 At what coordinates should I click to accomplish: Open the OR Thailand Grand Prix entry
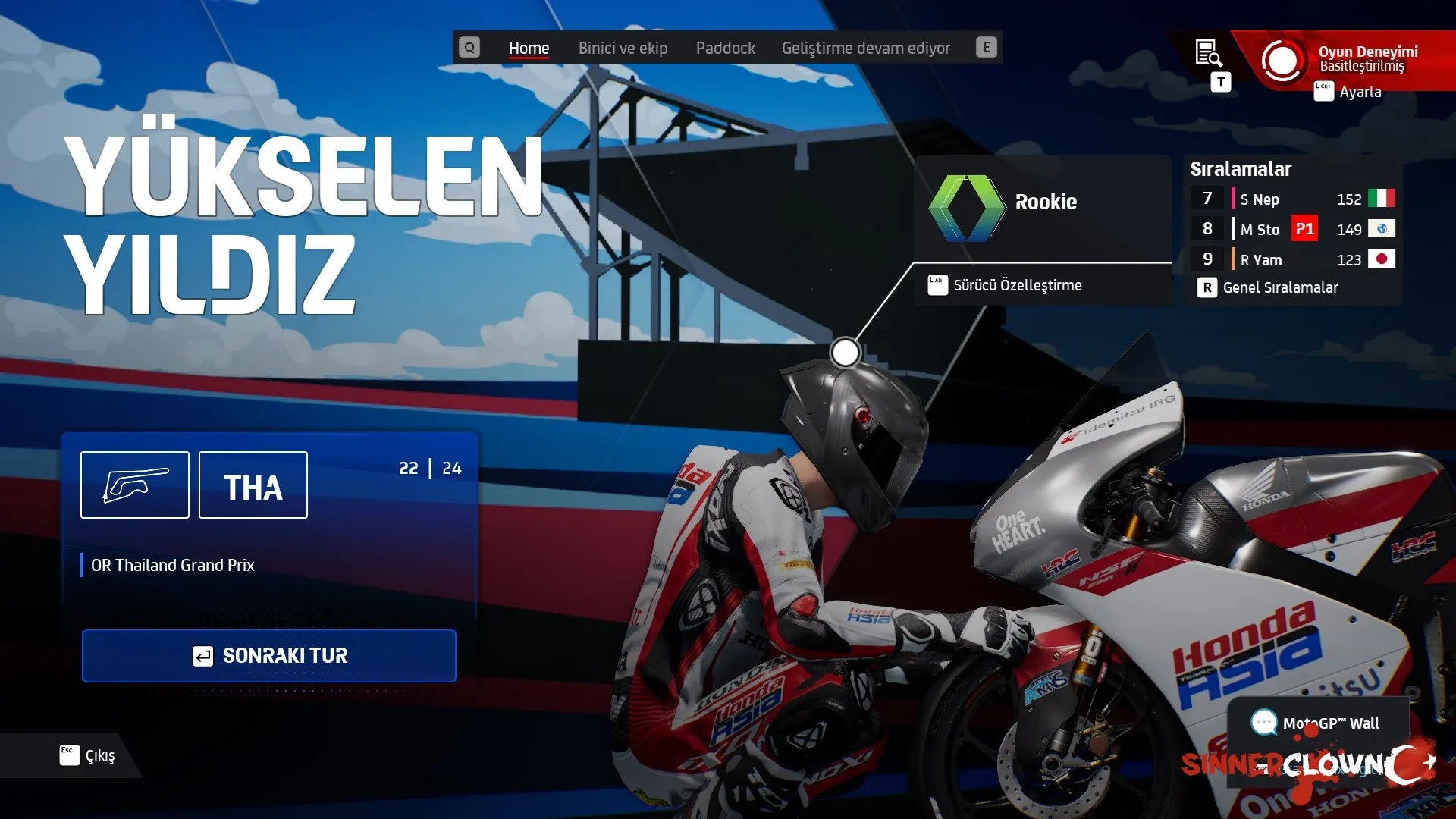173,565
